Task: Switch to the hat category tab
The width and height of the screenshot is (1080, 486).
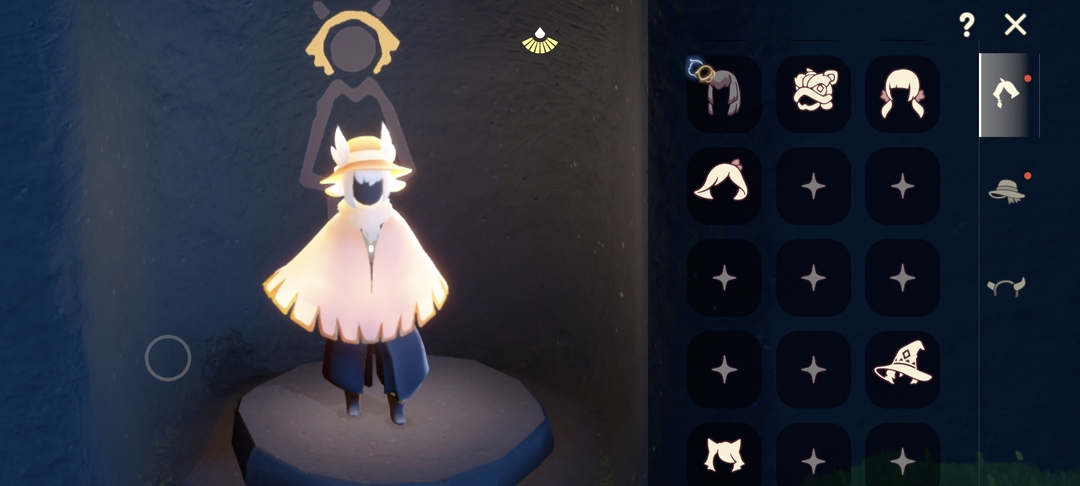Action: [x=1007, y=190]
